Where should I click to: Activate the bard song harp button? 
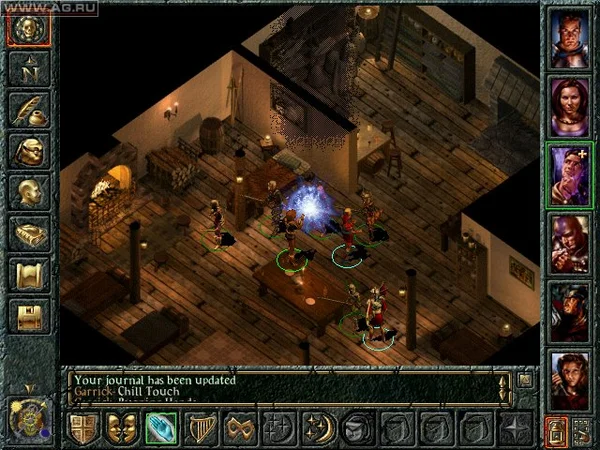click(x=200, y=428)
